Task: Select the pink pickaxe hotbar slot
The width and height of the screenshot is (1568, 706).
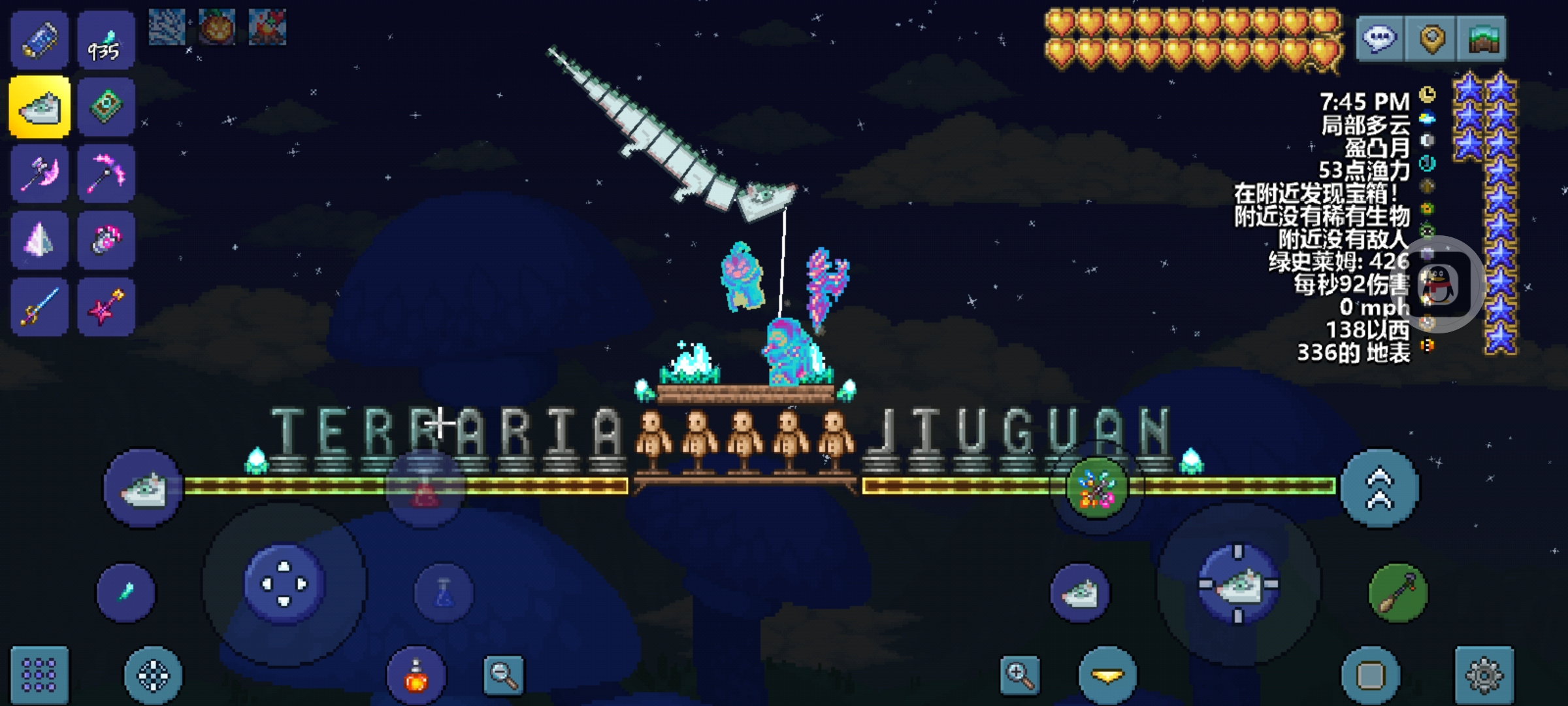Action: click(x=106, y=174)
